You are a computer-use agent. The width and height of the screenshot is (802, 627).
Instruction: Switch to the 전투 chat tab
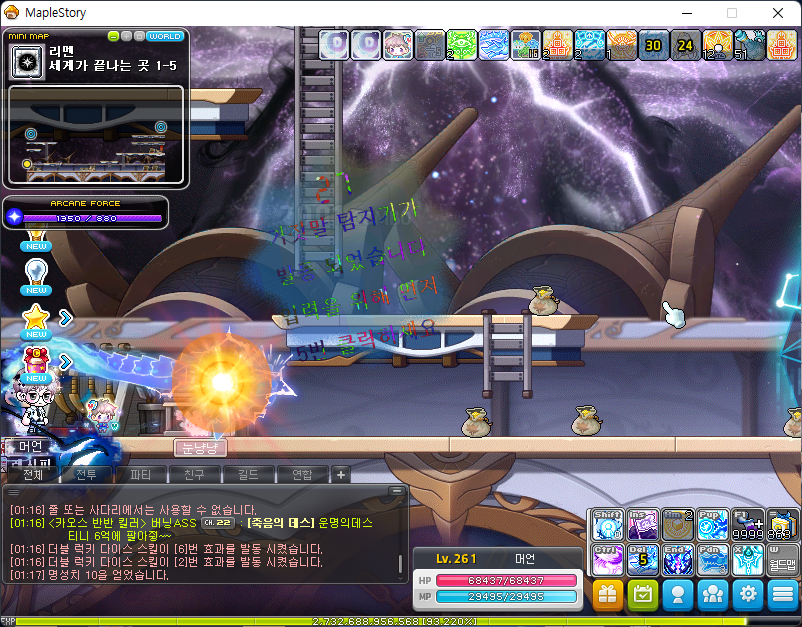coord(88,474)
